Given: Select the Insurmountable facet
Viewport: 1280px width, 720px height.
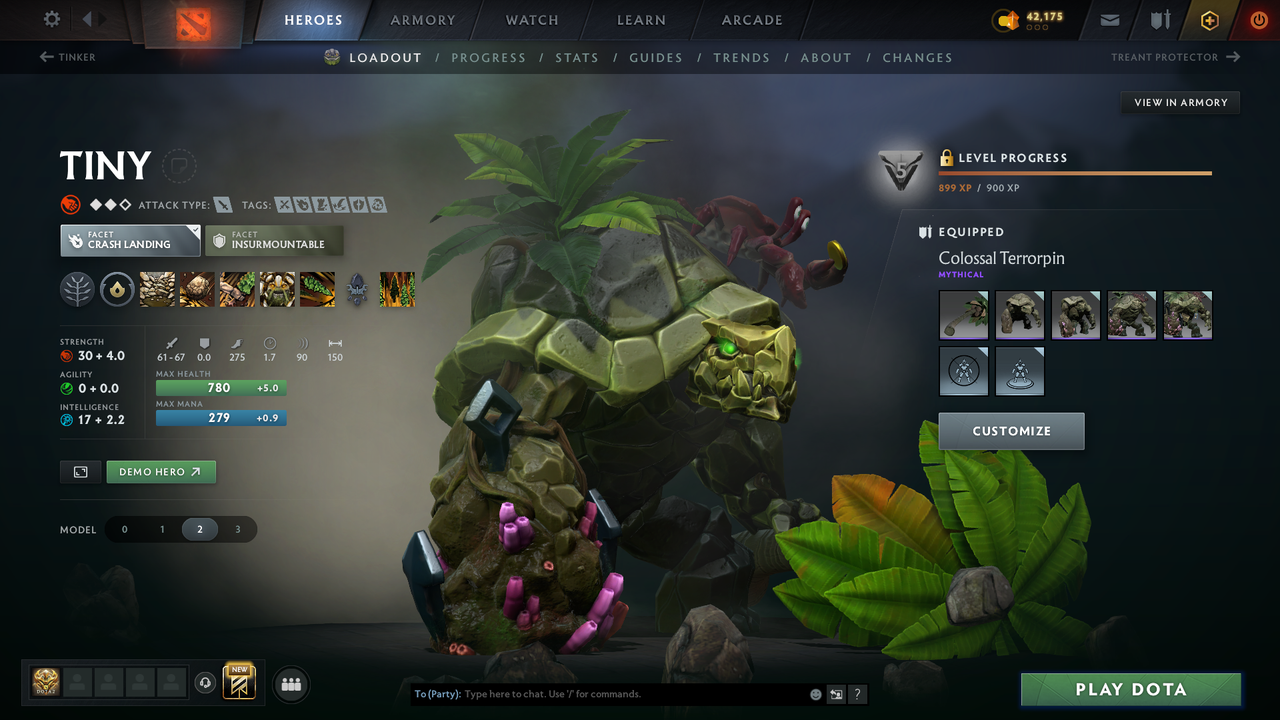Looking at the screenshot, I should point(275,240).
